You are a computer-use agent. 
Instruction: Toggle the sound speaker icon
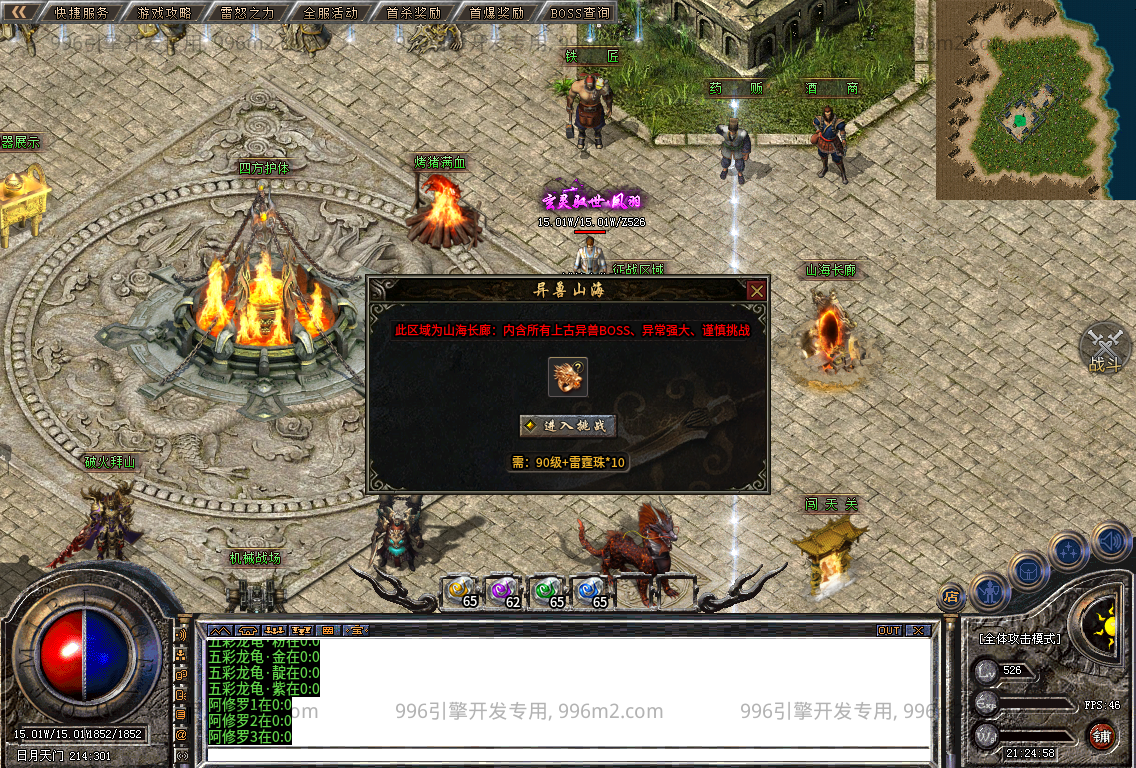[1110, 541]
